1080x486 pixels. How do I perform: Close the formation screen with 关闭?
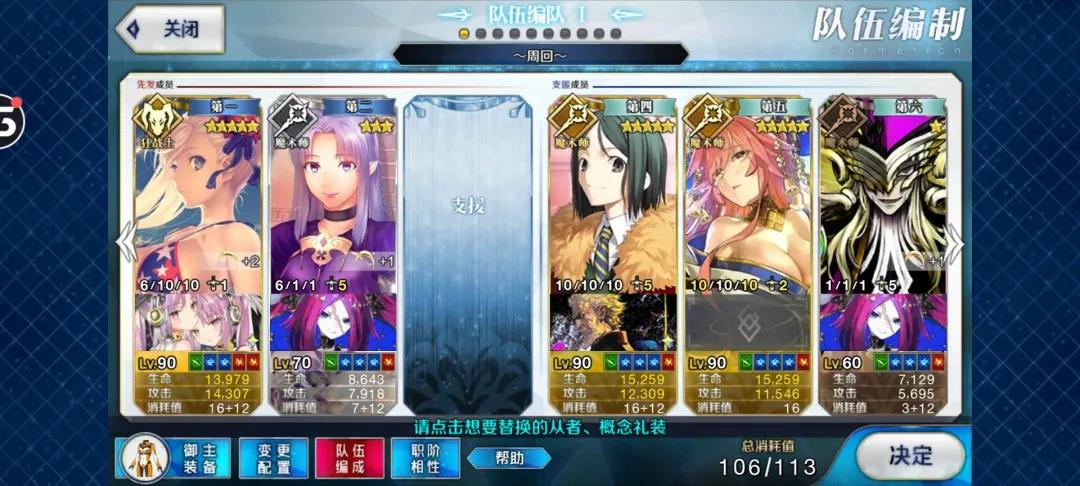point(170,29)
